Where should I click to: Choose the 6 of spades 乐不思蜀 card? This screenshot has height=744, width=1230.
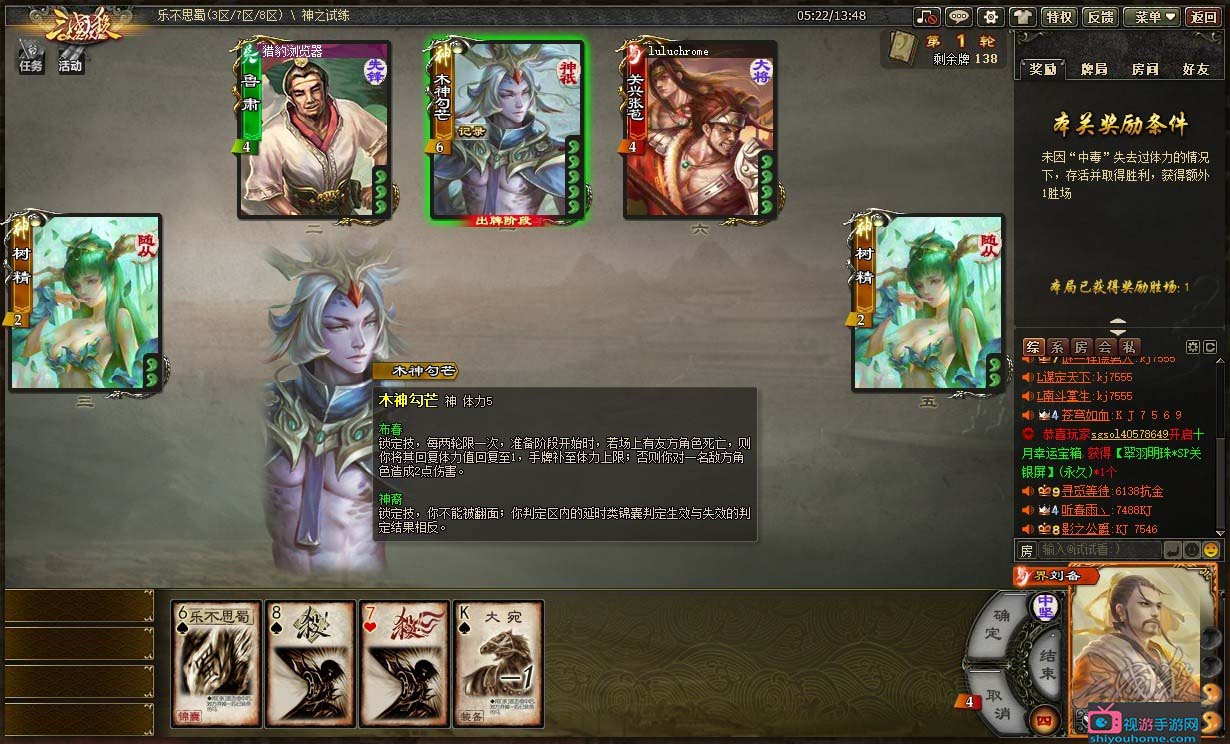(216, 662)
